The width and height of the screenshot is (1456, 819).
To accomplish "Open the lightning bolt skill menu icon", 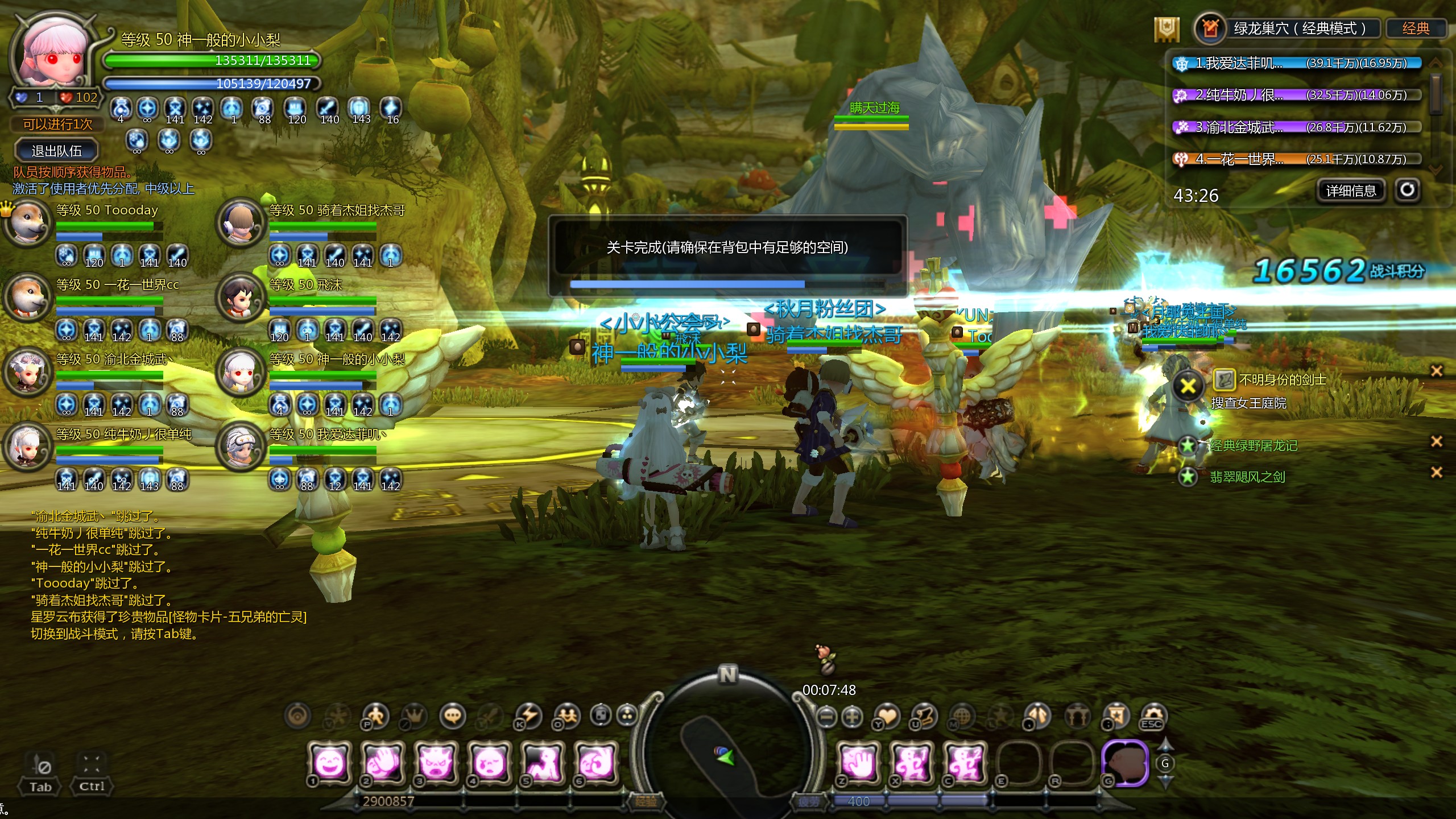I will coord(528,716).
